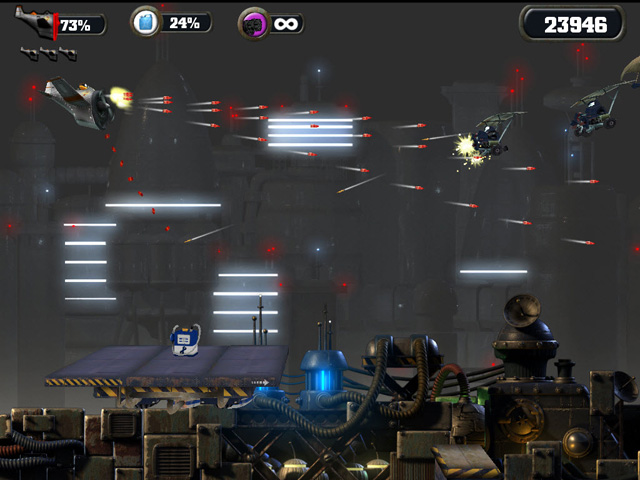Select the purple weapon icon

tap(253, 23)
